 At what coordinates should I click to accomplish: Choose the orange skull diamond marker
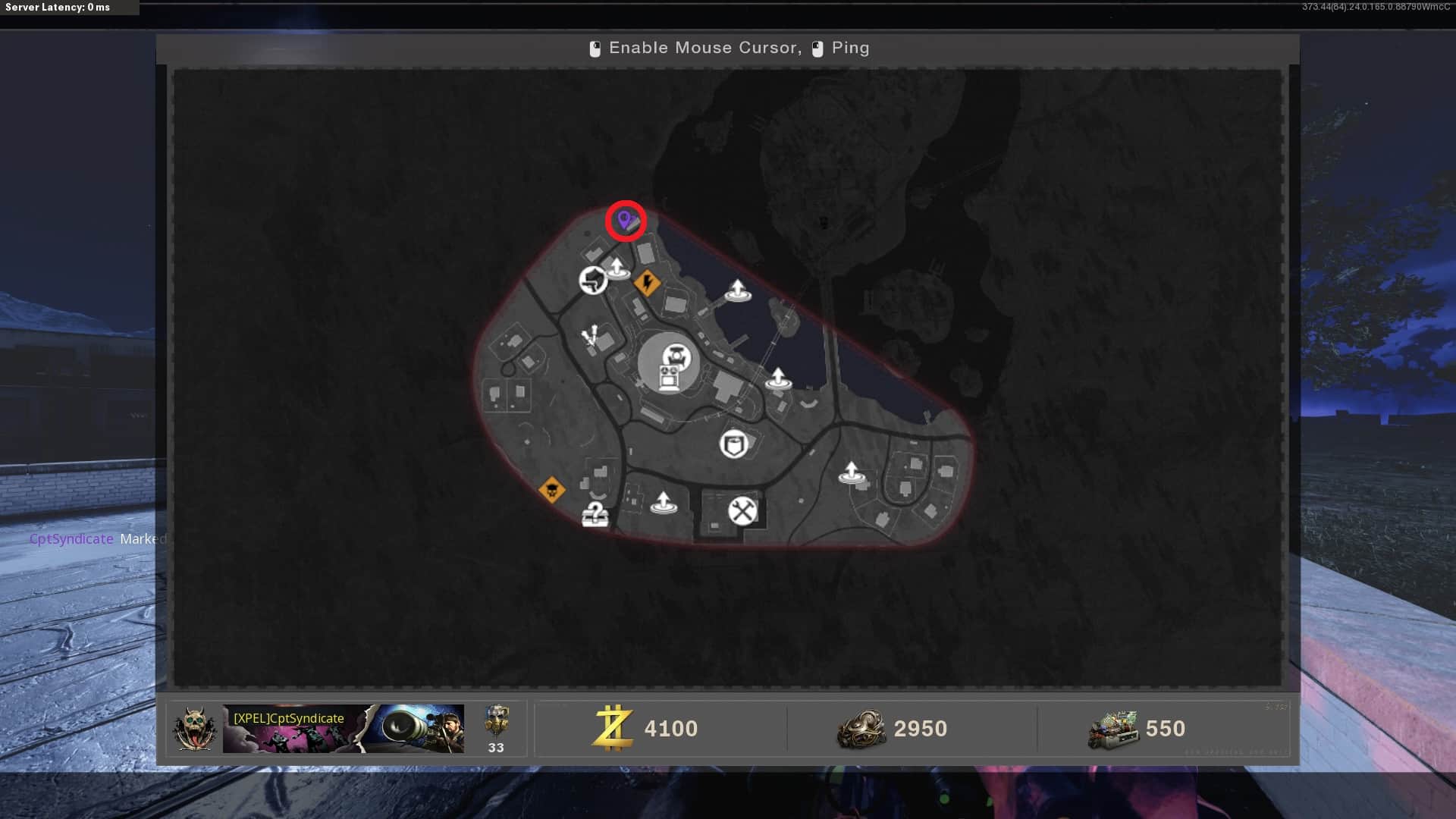pos(551,490)
